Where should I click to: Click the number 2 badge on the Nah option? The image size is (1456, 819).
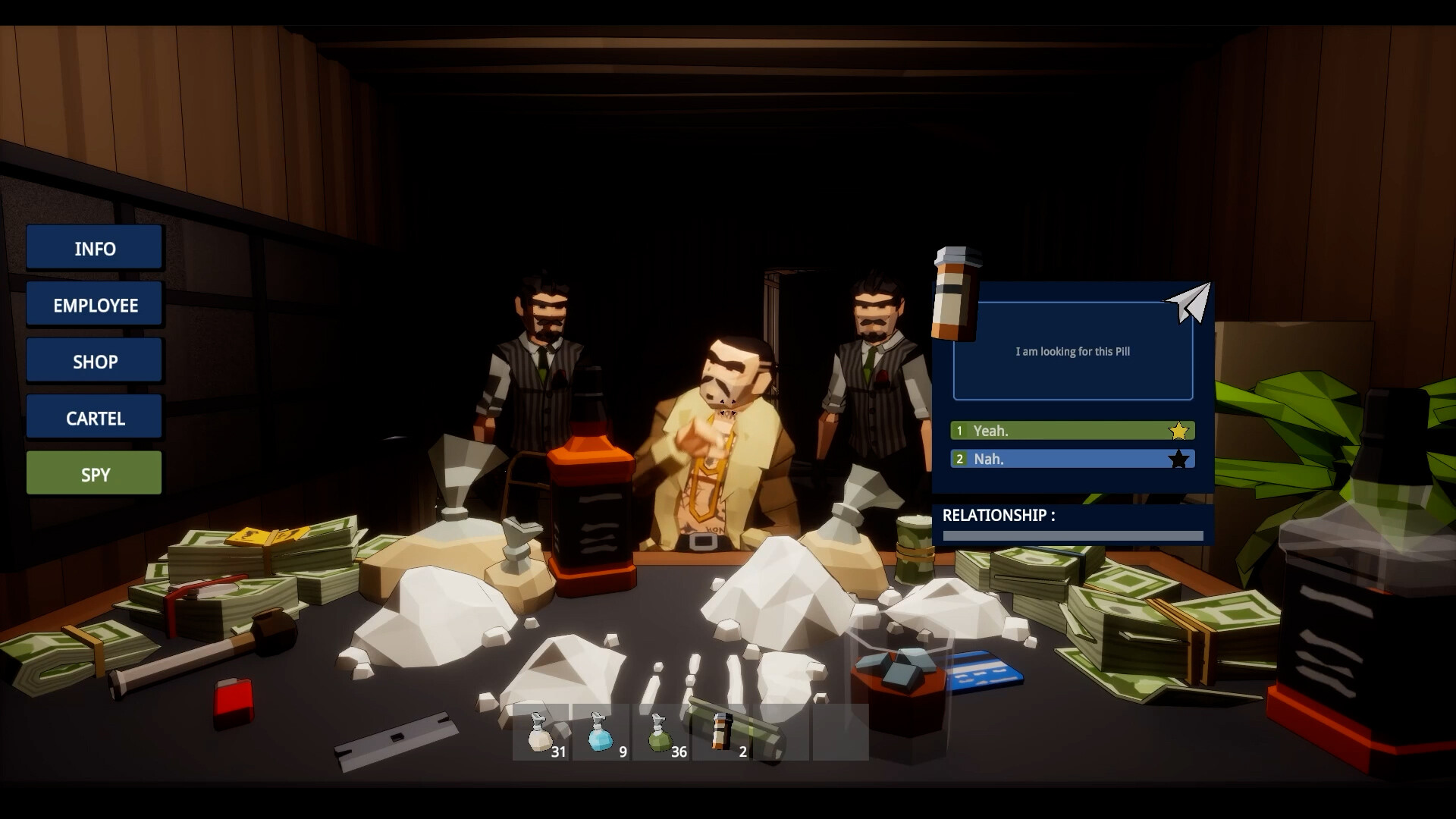pyautogui.click(x=959, y=458)
